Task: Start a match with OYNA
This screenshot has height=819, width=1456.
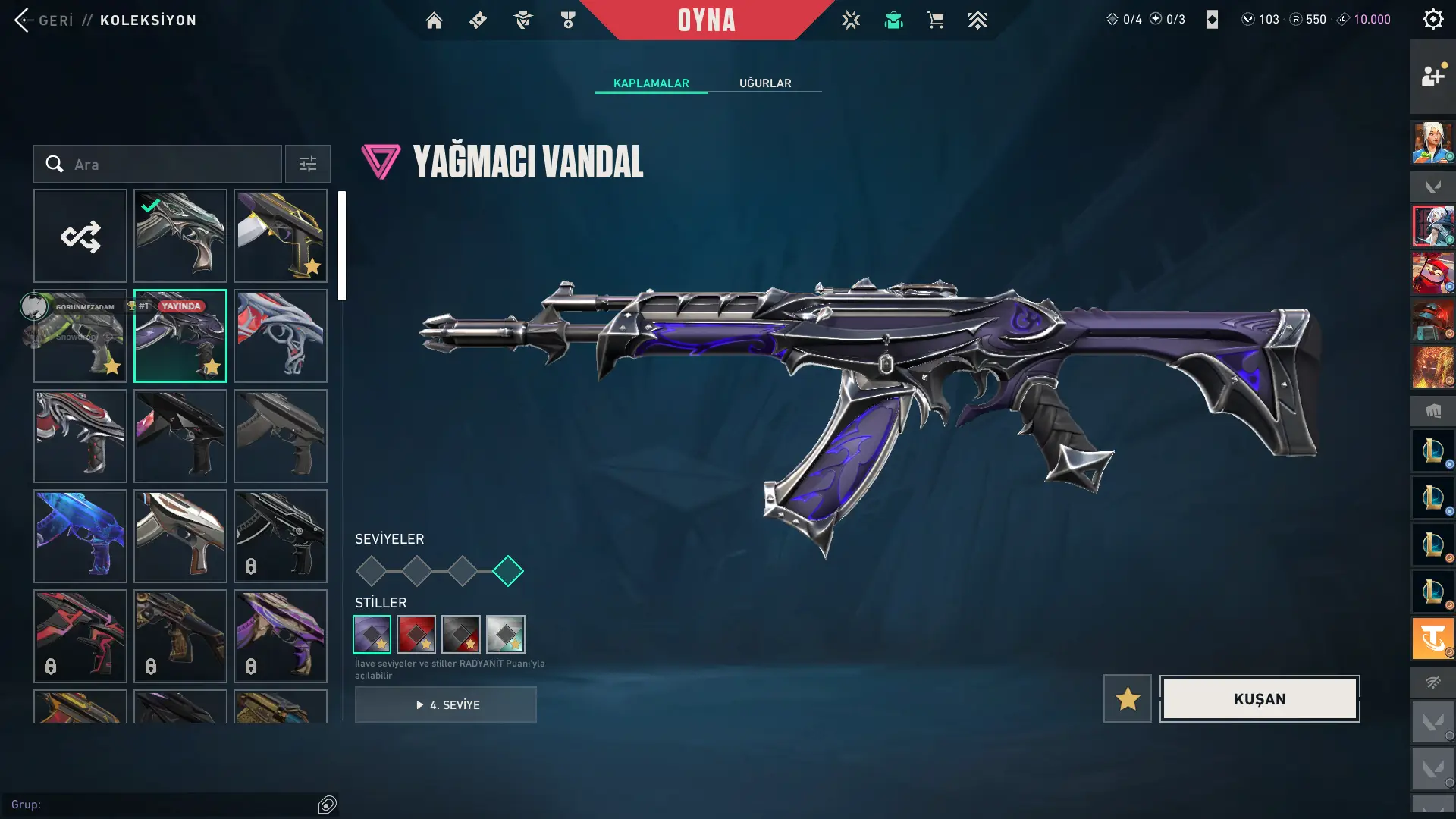Action: tap(706, 20)
